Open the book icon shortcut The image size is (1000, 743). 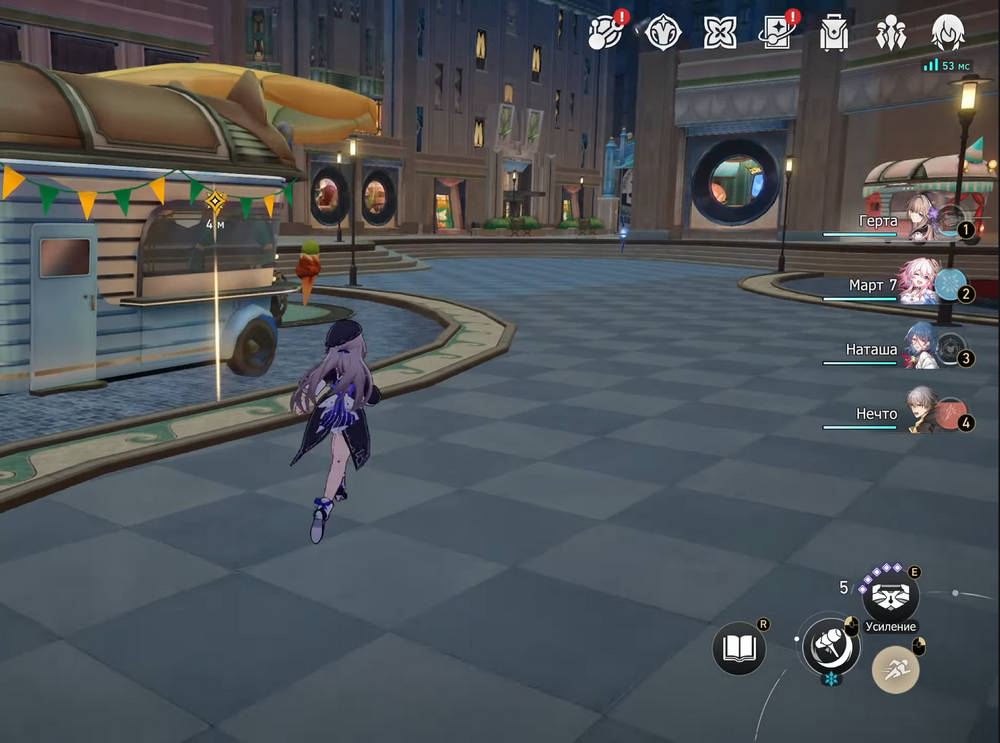[x=739, y=648]
